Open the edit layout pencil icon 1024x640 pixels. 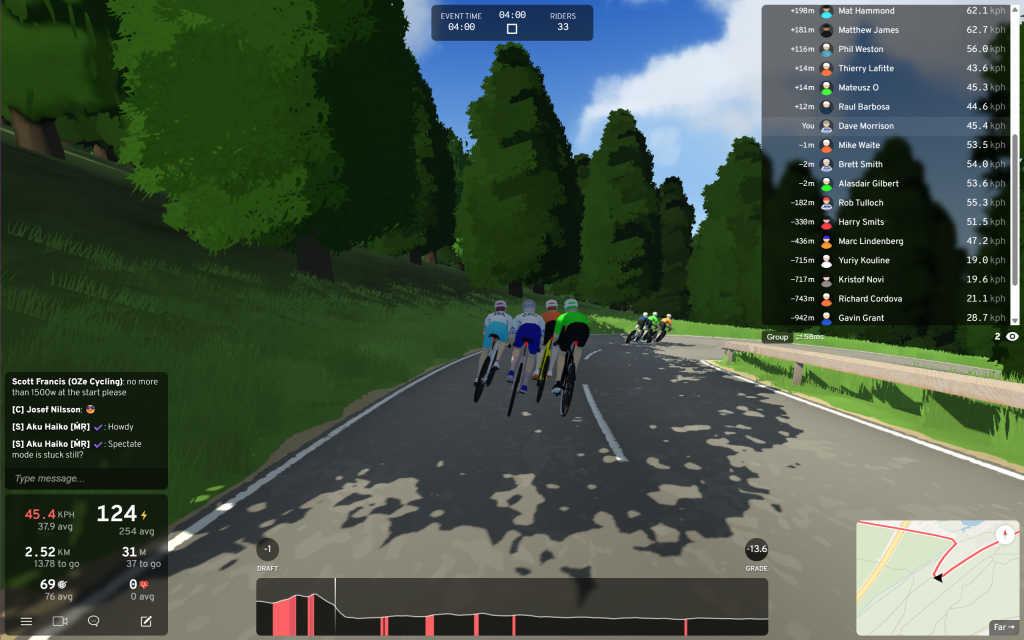tap(146, 621)
